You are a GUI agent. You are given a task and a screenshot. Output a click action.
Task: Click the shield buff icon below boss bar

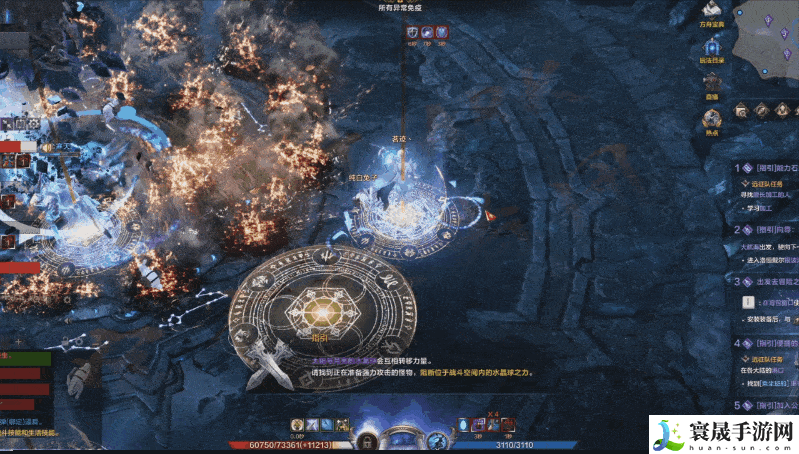[412, 32]
